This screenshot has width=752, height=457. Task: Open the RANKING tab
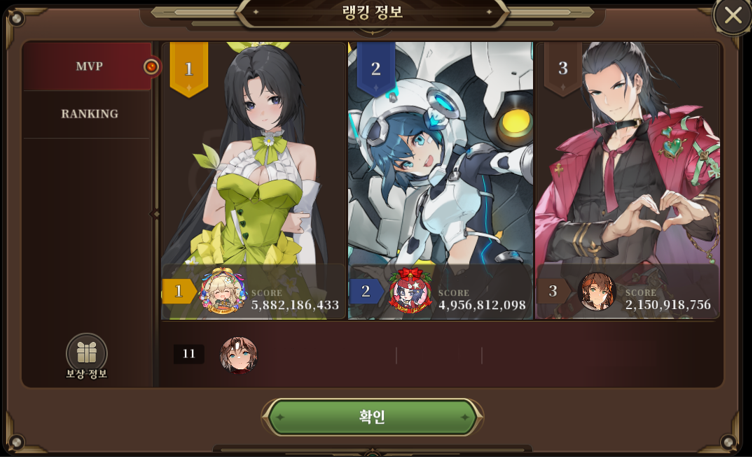[89, 114]
